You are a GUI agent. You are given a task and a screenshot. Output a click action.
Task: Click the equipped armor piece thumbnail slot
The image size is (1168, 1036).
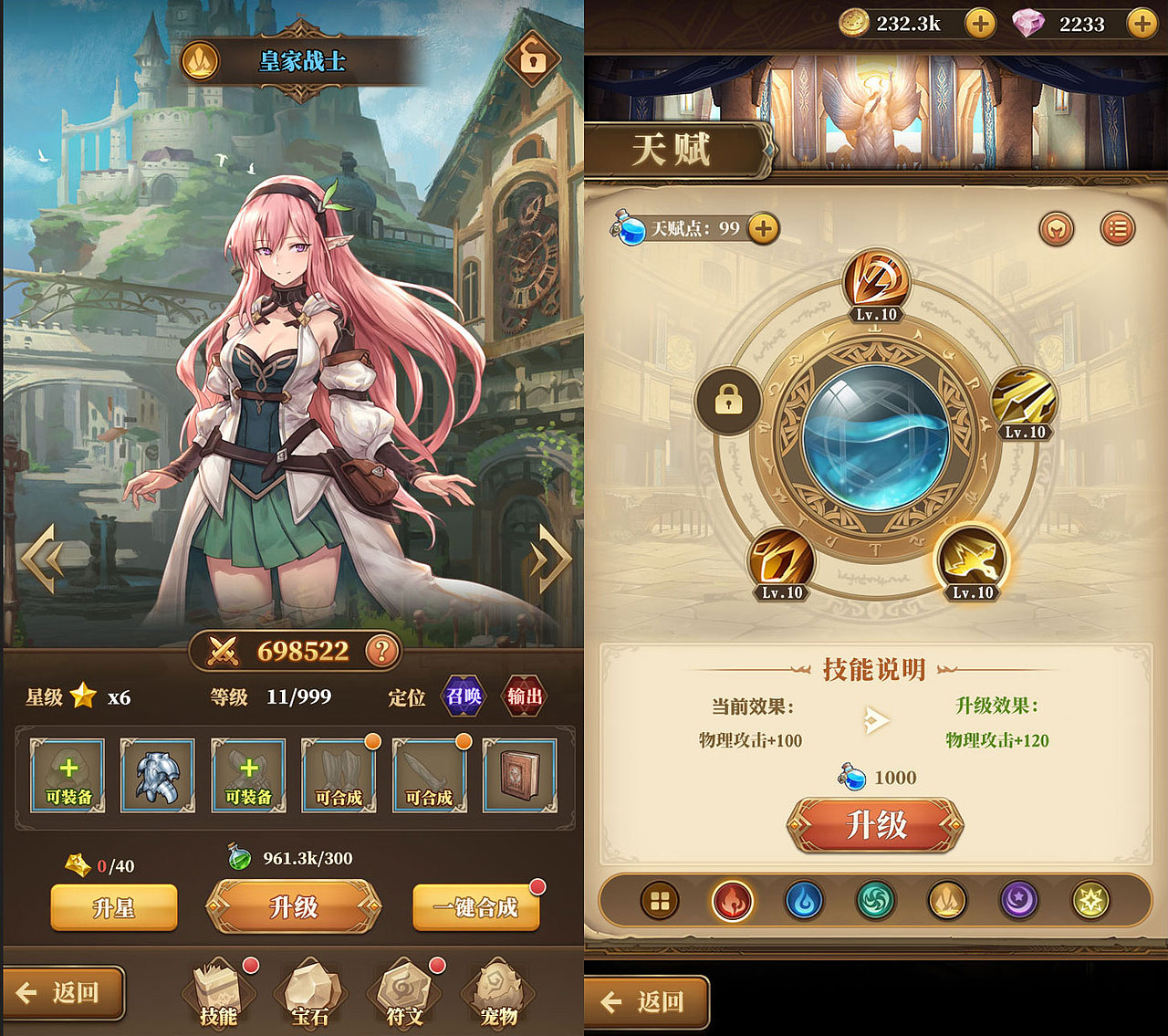(x=157, y=775)
